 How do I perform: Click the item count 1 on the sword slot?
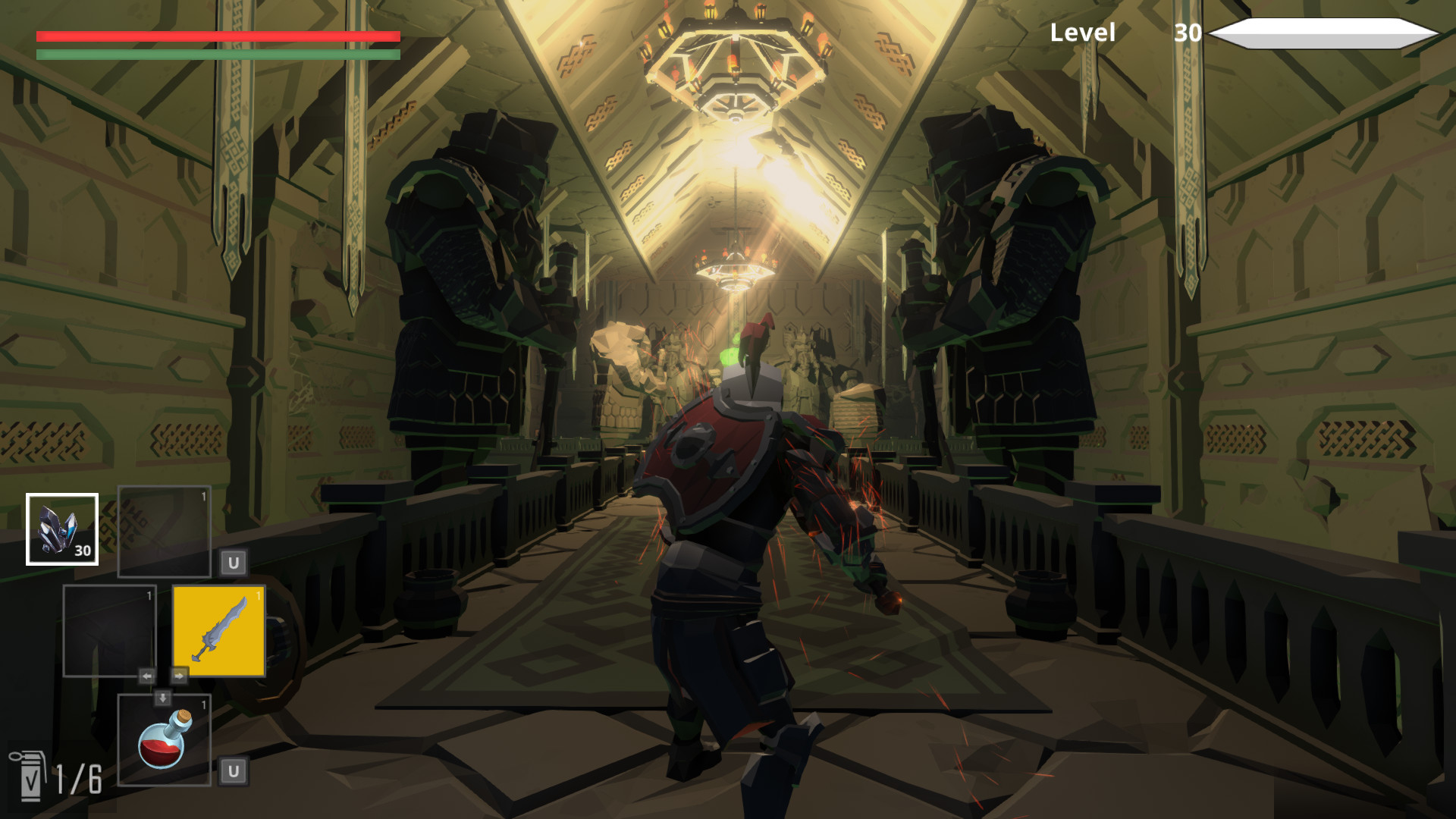click(257, 597)
